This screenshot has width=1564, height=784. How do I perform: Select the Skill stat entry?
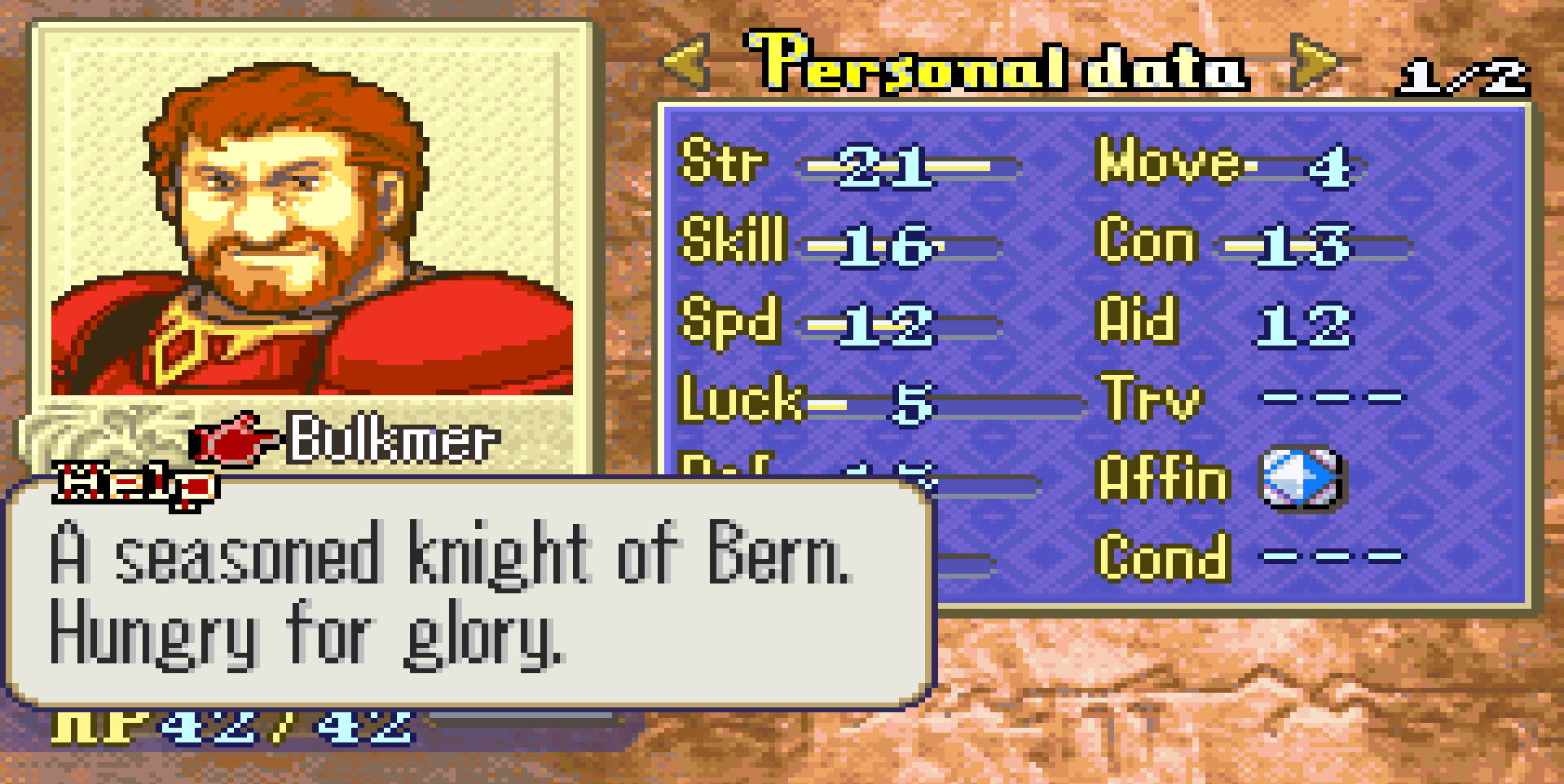[839, 243]
